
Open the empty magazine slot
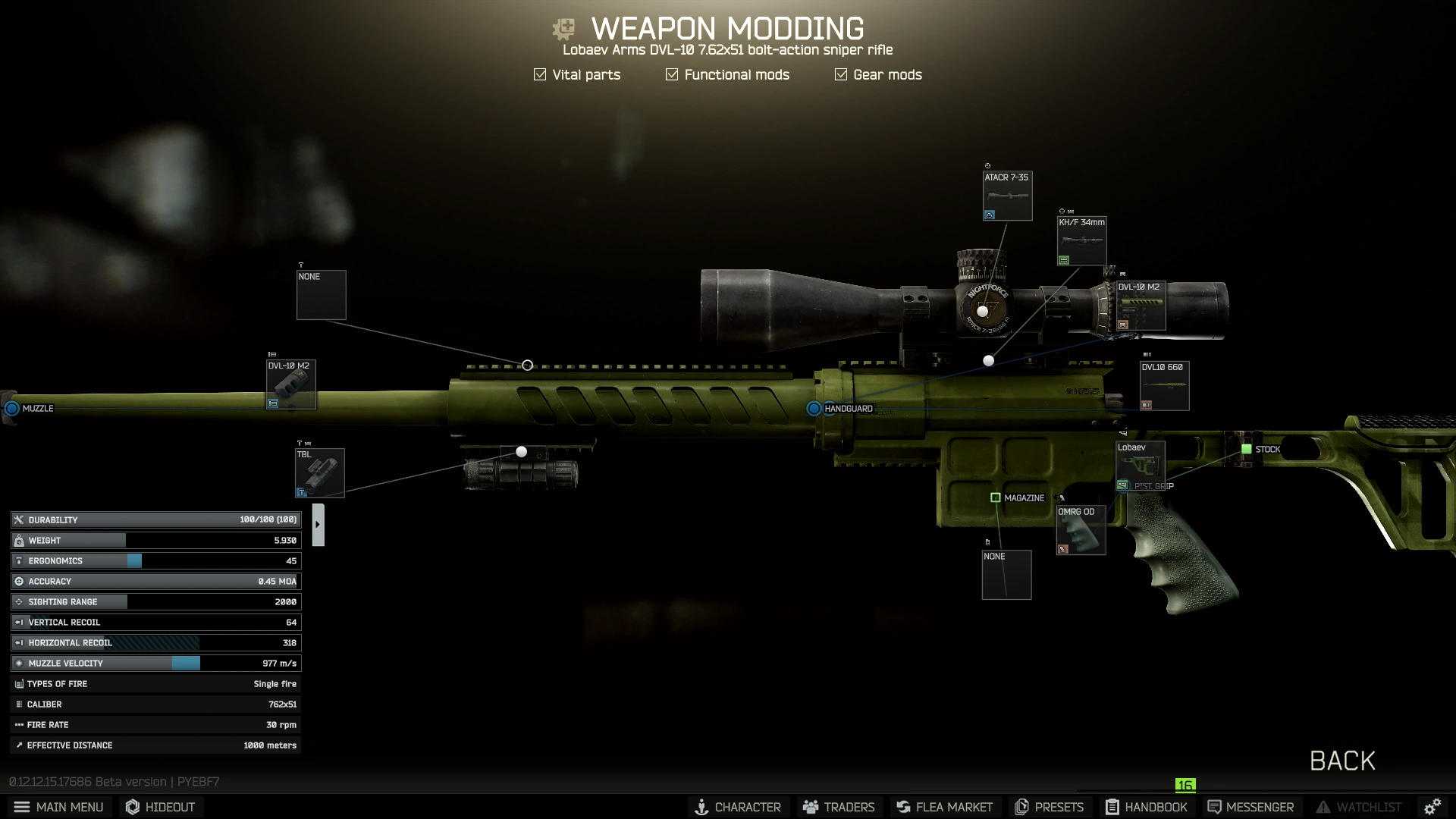(1006, 575)
